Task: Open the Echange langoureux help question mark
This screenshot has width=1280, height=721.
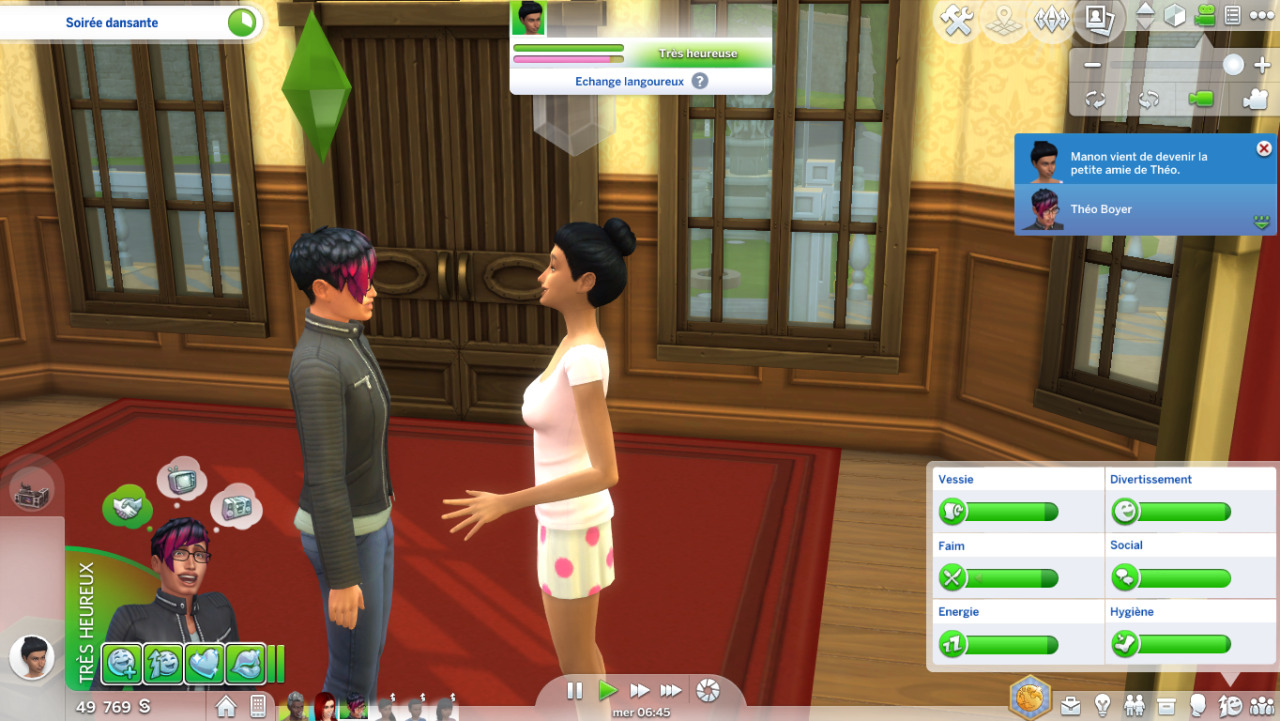Action: [x=700, y=81]
